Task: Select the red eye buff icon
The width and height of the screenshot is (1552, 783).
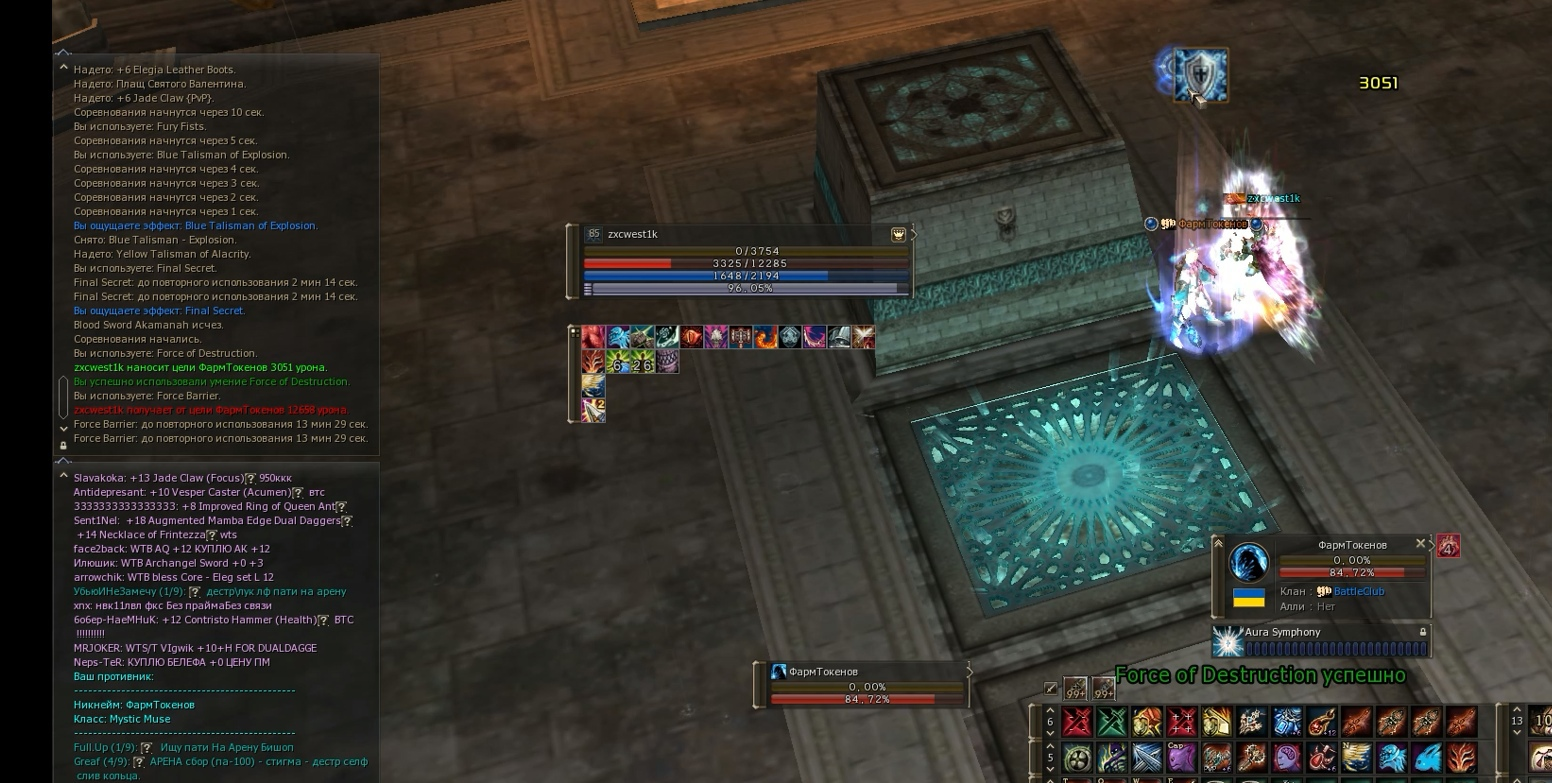Action: [691, 337]
